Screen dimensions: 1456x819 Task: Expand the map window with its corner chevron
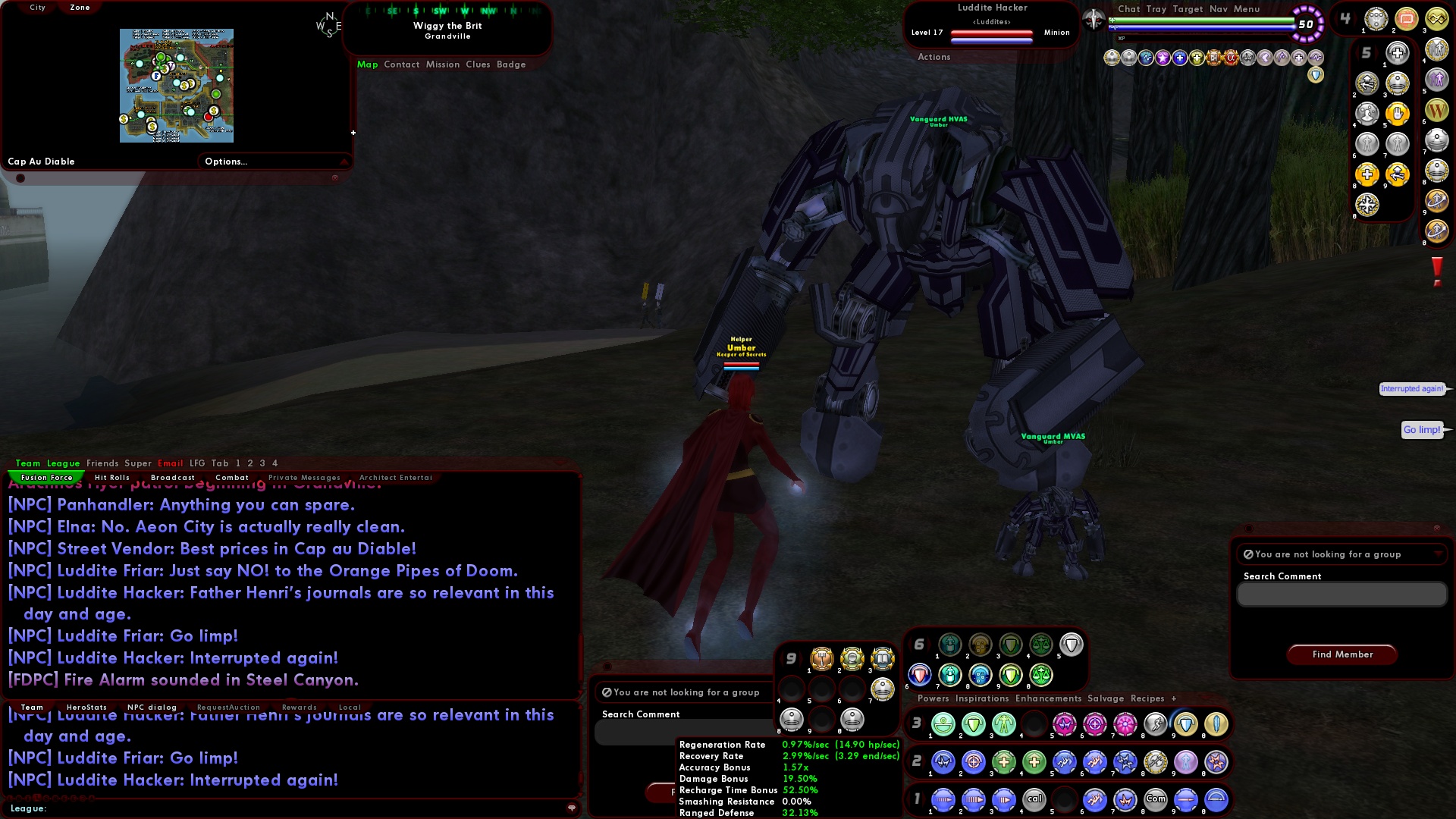click(x=346, y=162)
